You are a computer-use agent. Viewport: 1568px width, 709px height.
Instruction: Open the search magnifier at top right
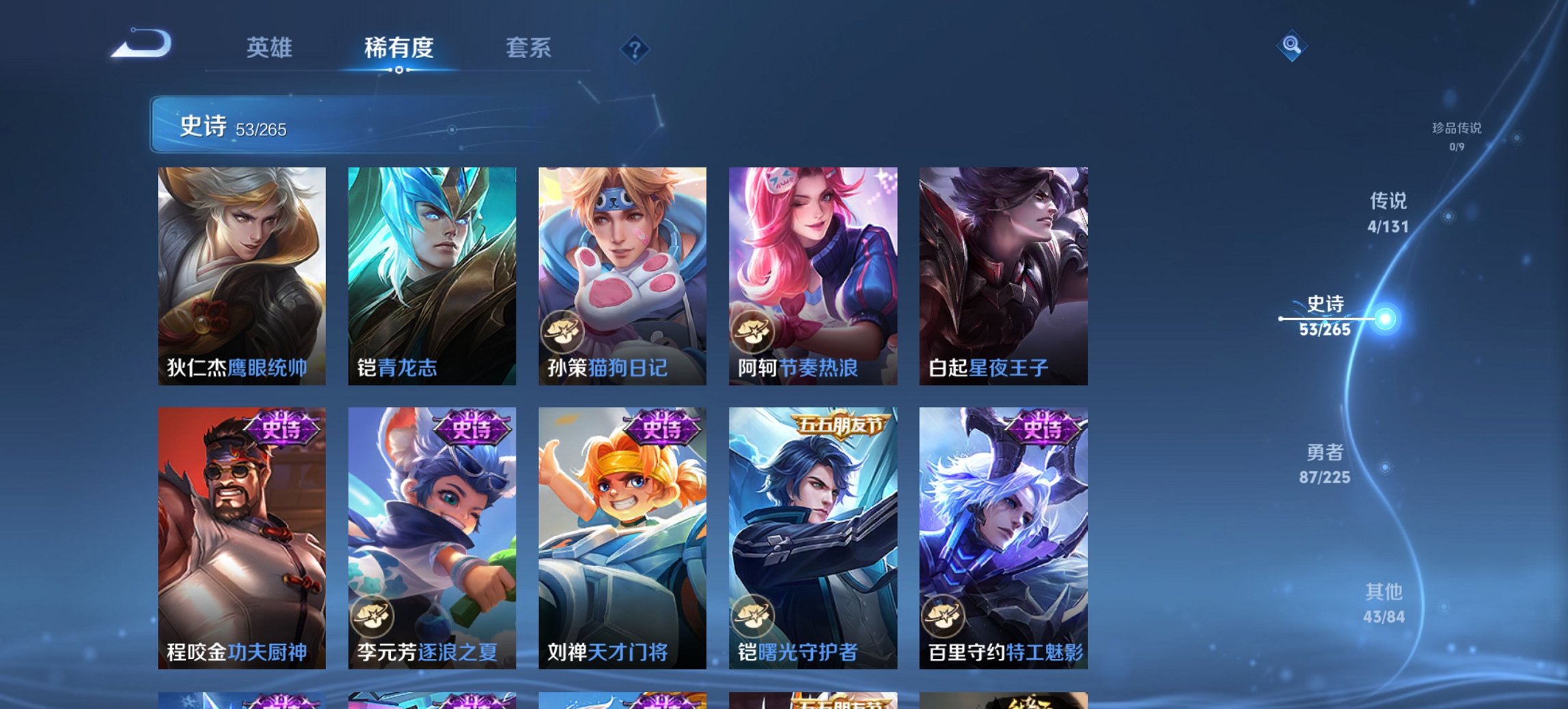pyautogui.click(x=1291, y=48)
